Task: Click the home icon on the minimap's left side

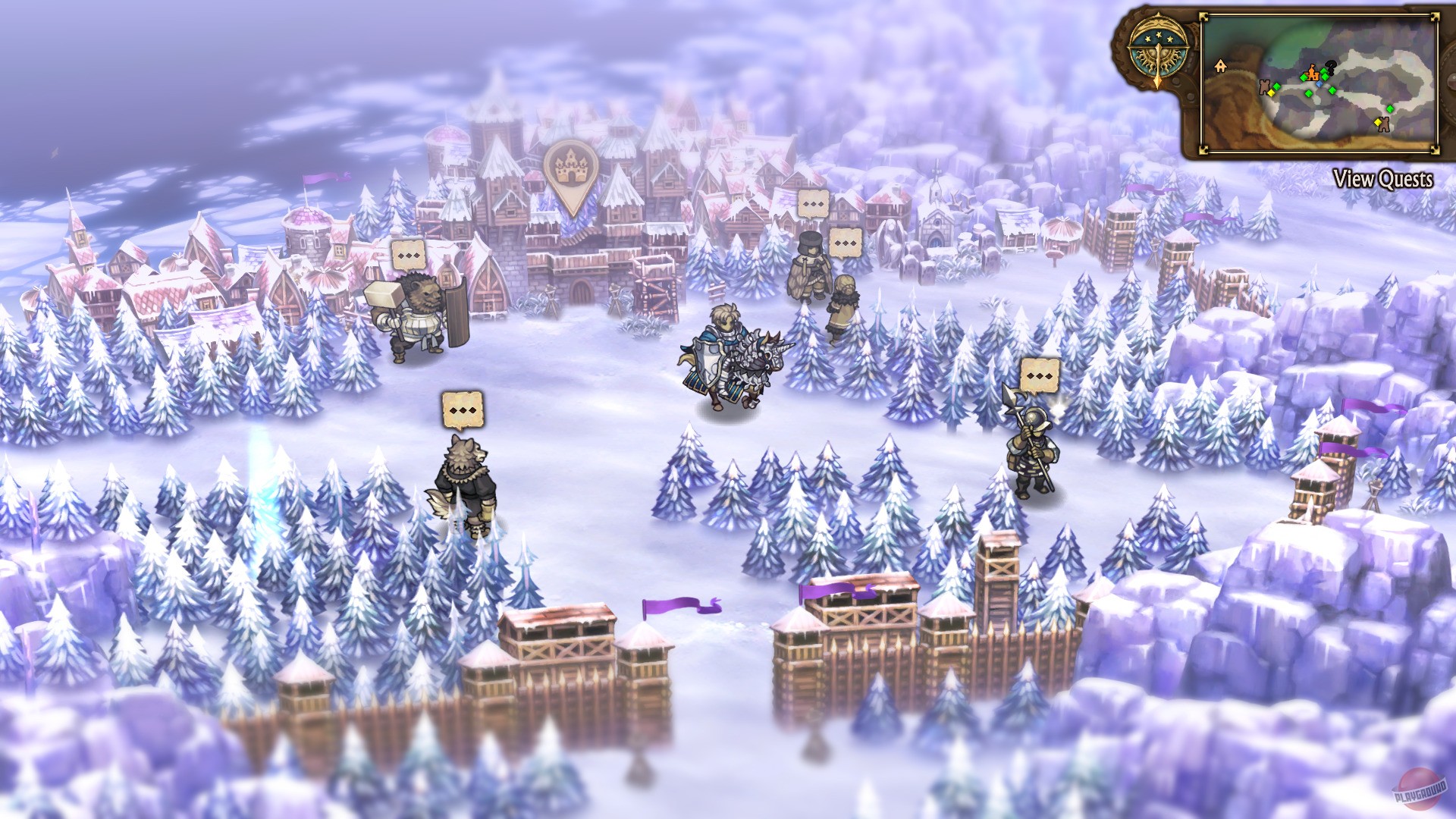Action: 1220,66
